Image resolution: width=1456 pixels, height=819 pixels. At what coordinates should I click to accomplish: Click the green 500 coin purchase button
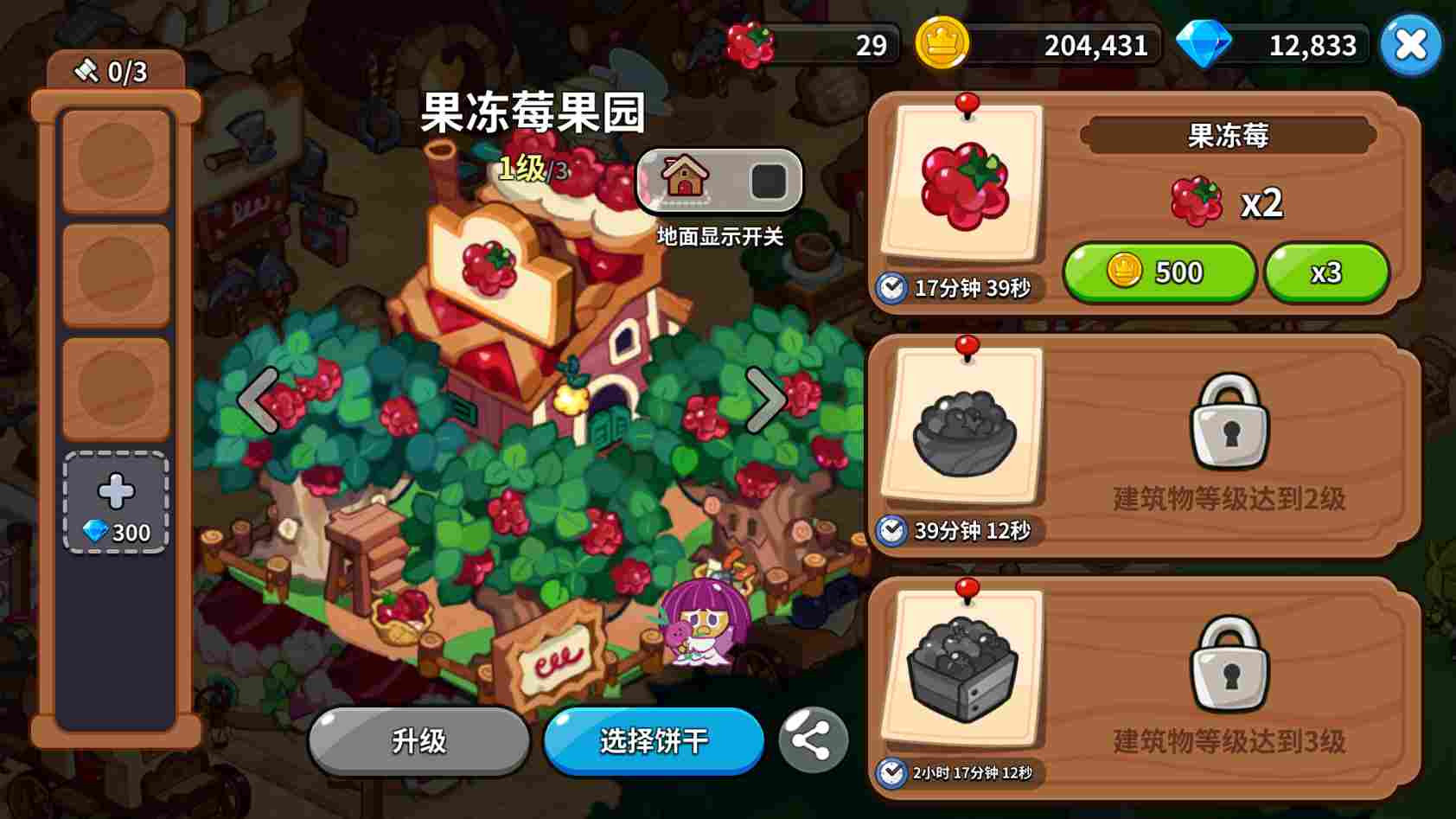point(1159,272)
